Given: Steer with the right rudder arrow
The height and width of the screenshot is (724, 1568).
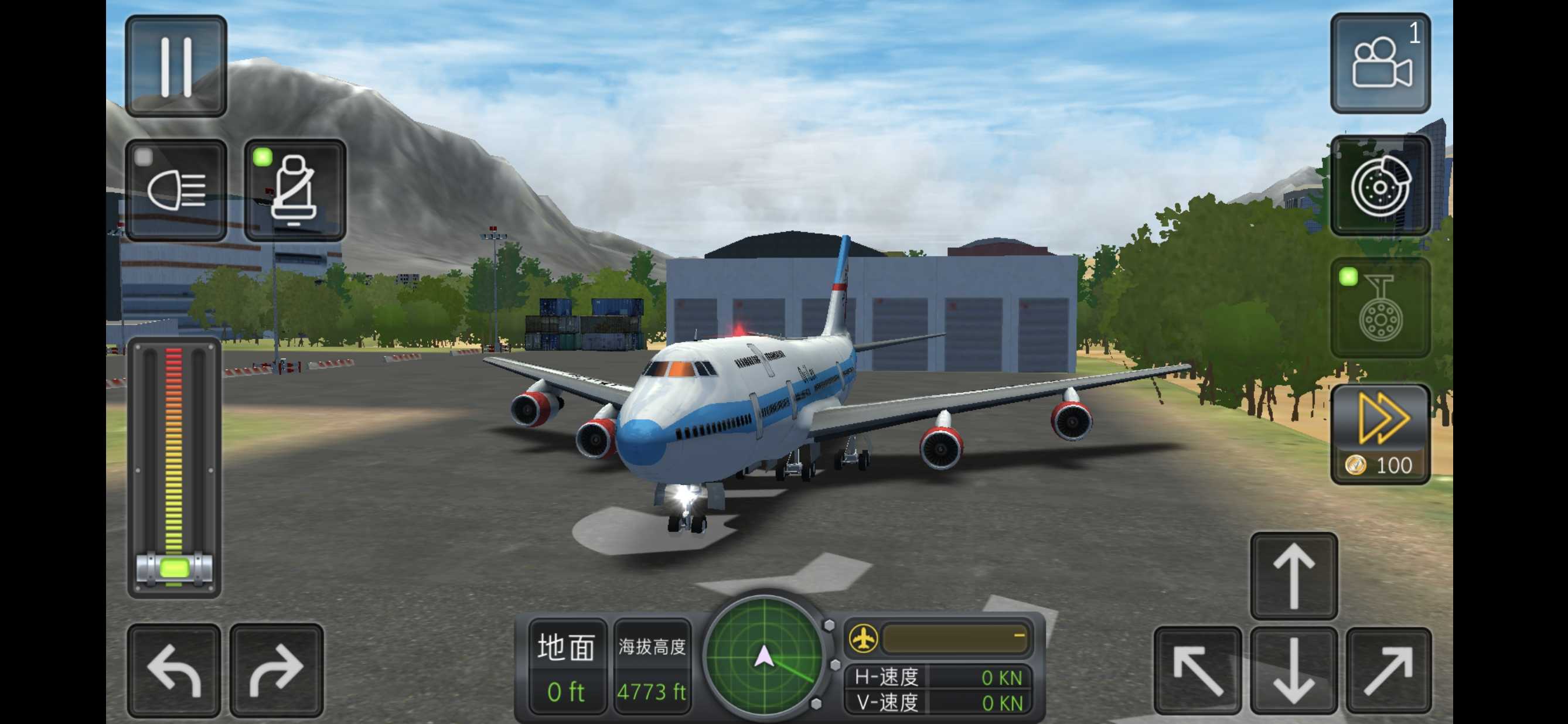Looking at the screenshot, I should 277,671.
